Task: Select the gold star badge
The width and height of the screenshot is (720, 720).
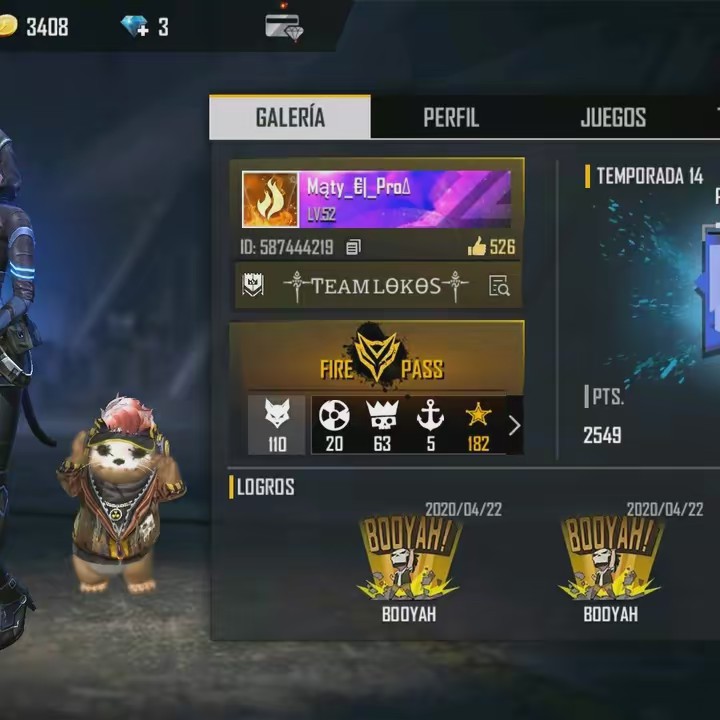Action: [x=478, y=424]
